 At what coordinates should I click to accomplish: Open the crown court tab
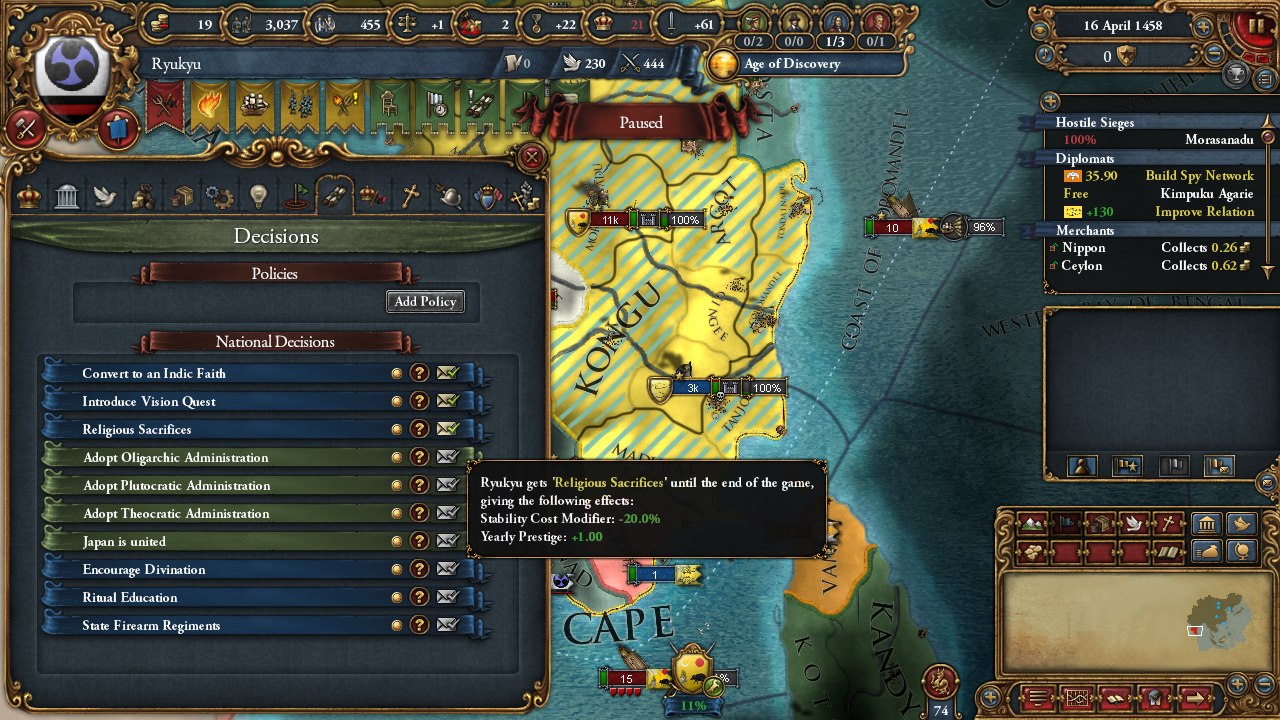[29, 196]
